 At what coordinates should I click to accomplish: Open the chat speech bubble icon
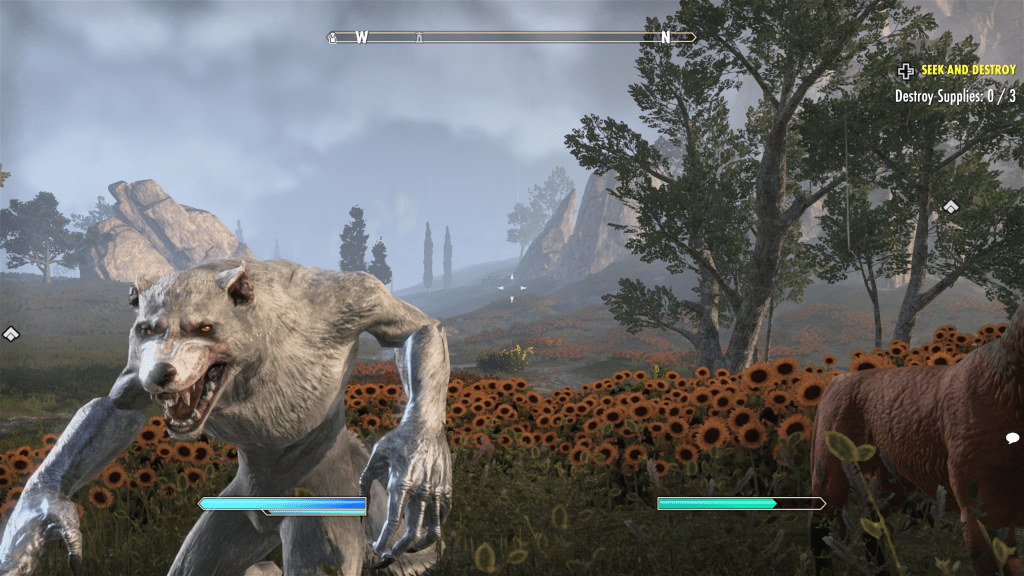click(1012, 438)
